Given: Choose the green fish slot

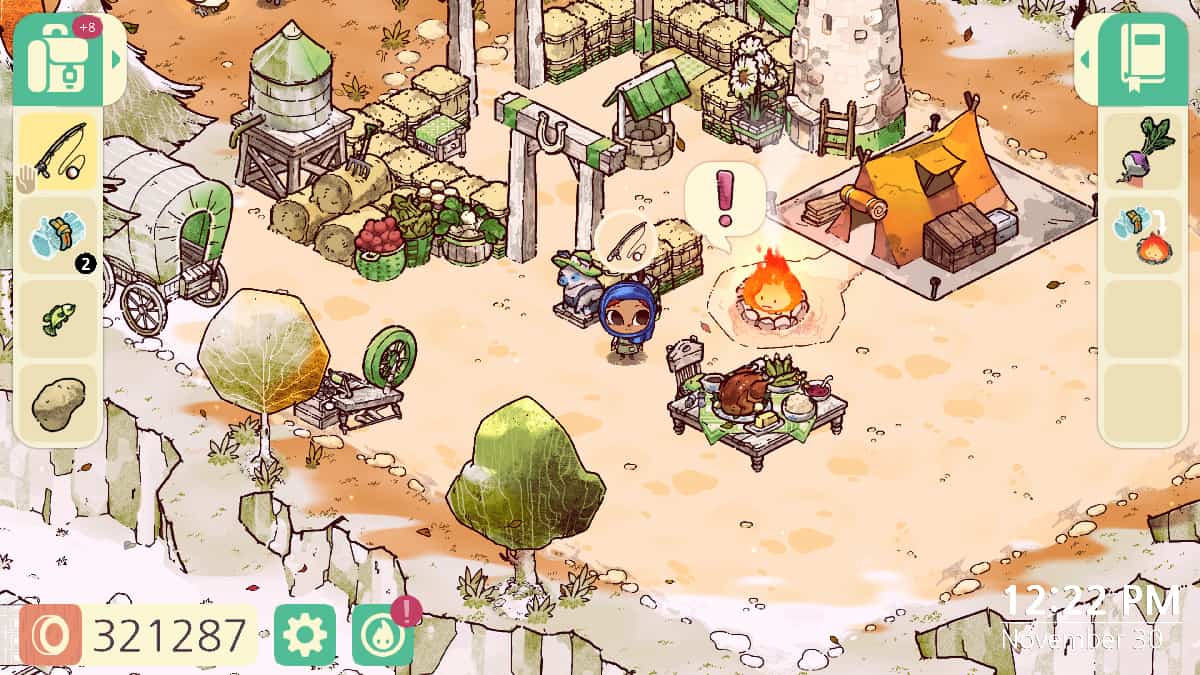Looking at the screenshot, I should 59,320.
